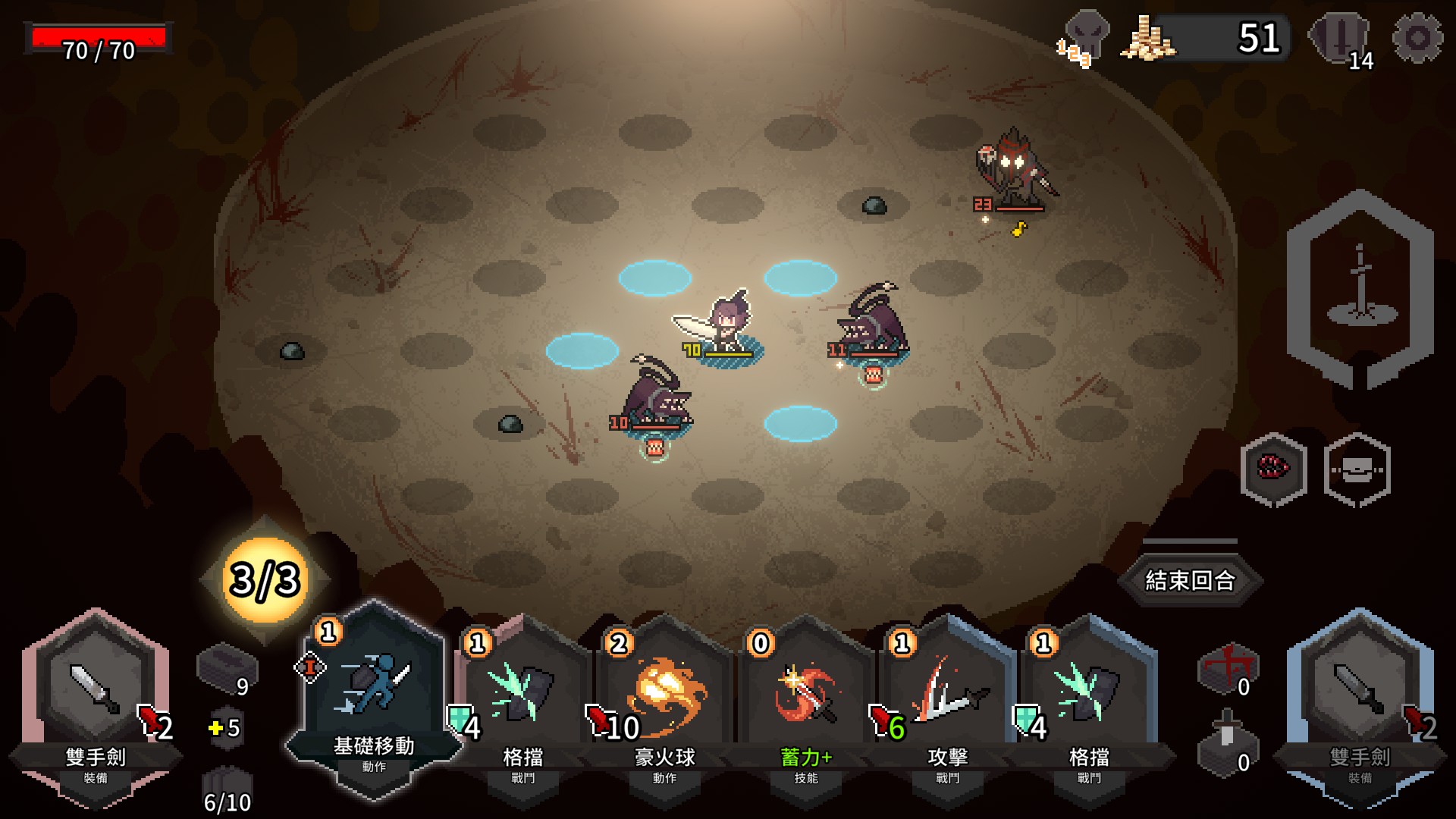Image resolution: width=1456 pixels, height=819 pixels.
Task: Open the sword-in-block exhaust pile
Action: point(1227,743)
